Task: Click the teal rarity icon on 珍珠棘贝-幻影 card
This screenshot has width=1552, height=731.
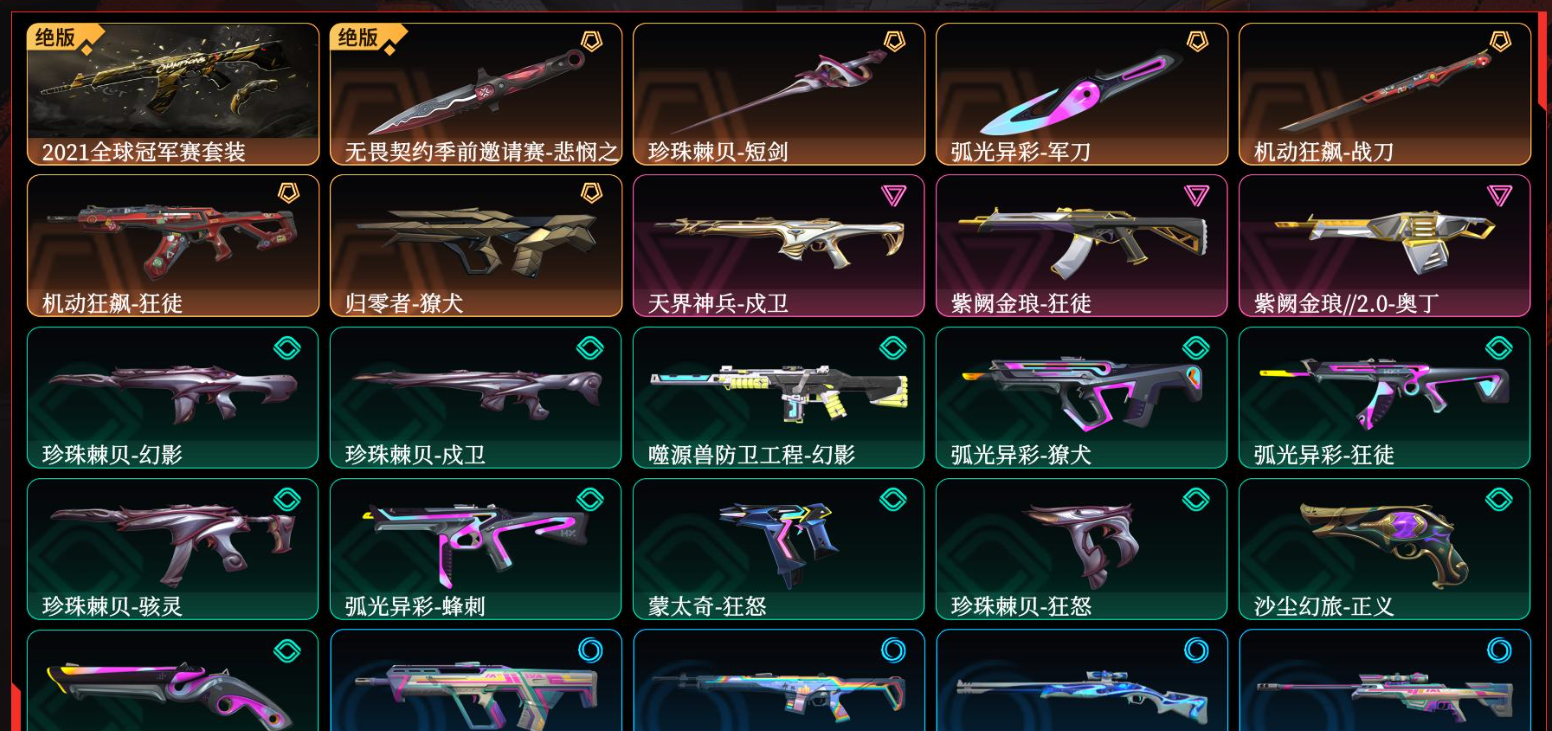Action: click(x=287, y=347)
